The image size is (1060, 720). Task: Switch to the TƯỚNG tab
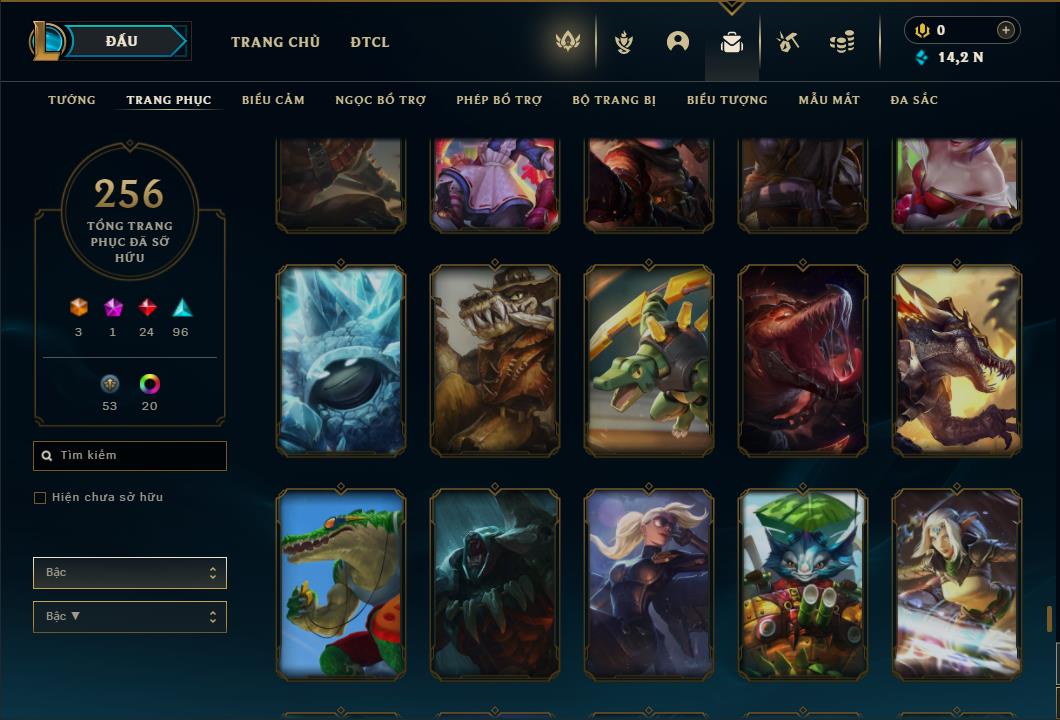pos(72,100)
